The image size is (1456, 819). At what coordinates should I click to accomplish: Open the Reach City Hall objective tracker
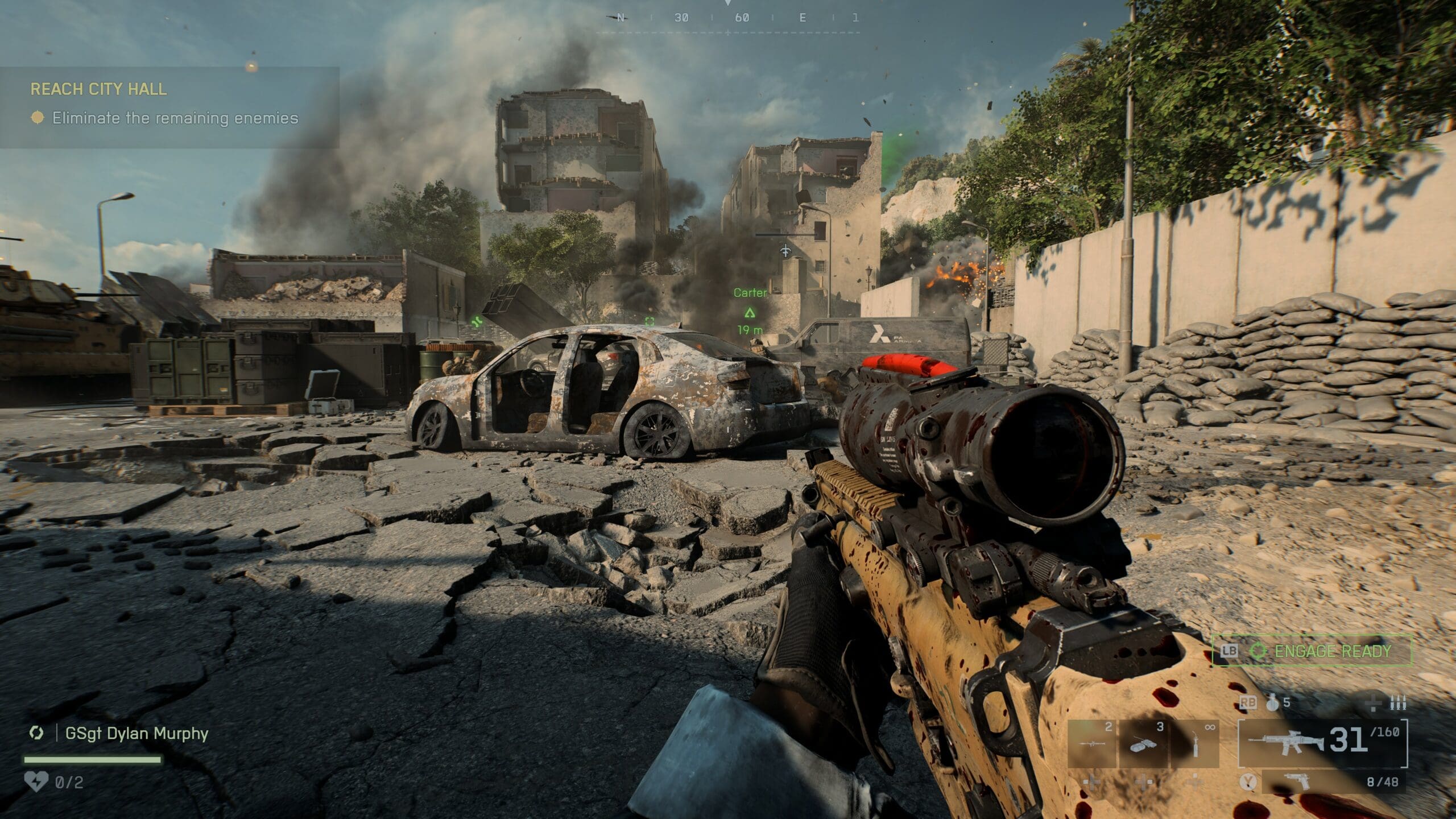pos(99,89)
